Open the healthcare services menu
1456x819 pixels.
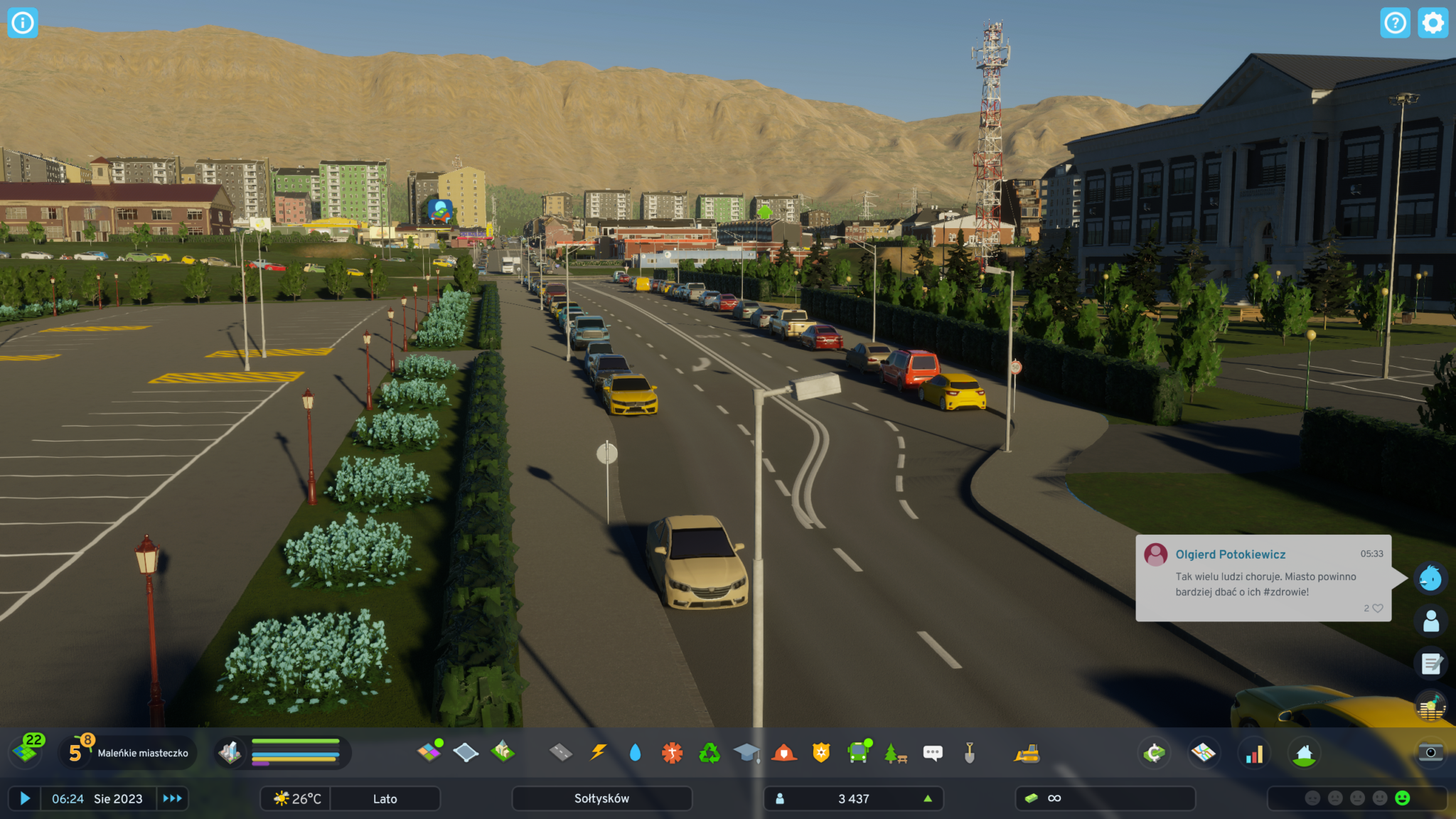pyautogui.click(x=672, y=752)
